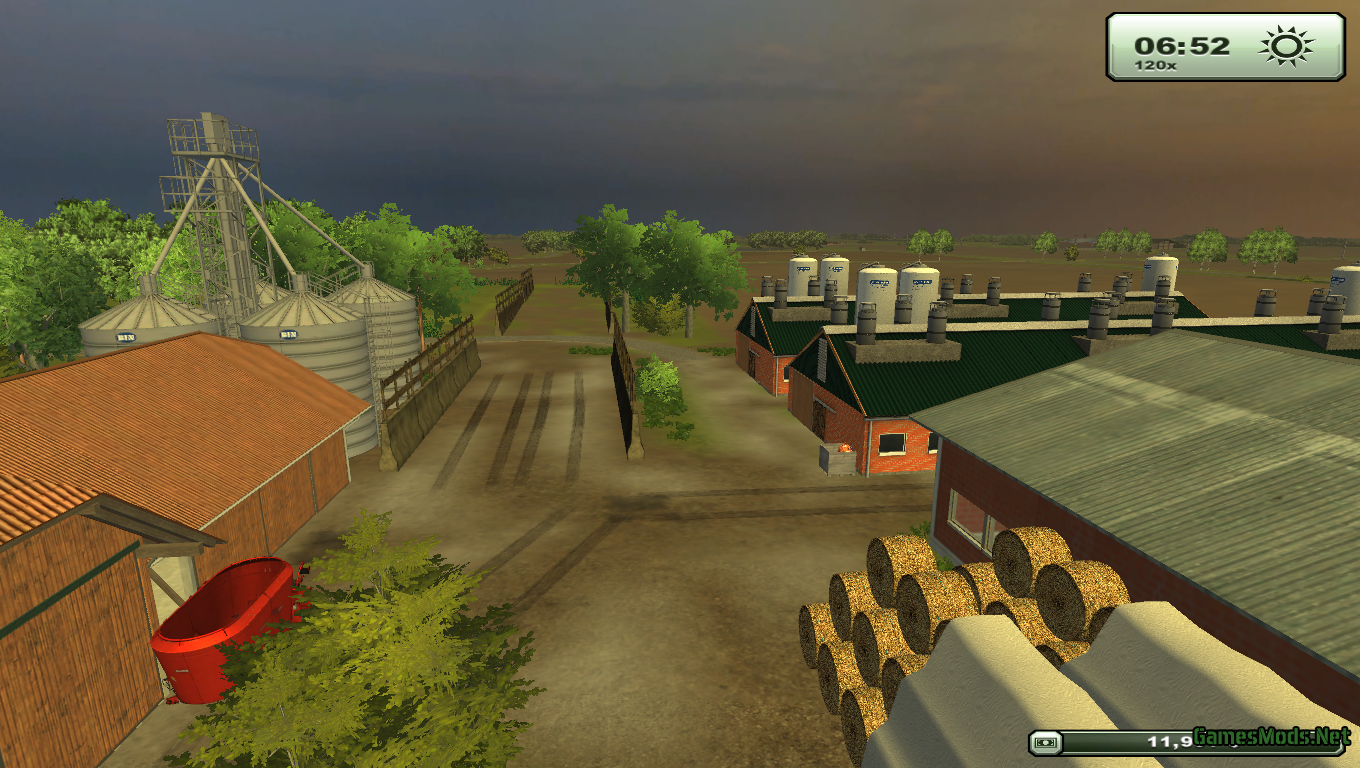Screen dimensions: 1360x768
Task: Select the top HUD time panel
Action: [x=1222, y=48]
